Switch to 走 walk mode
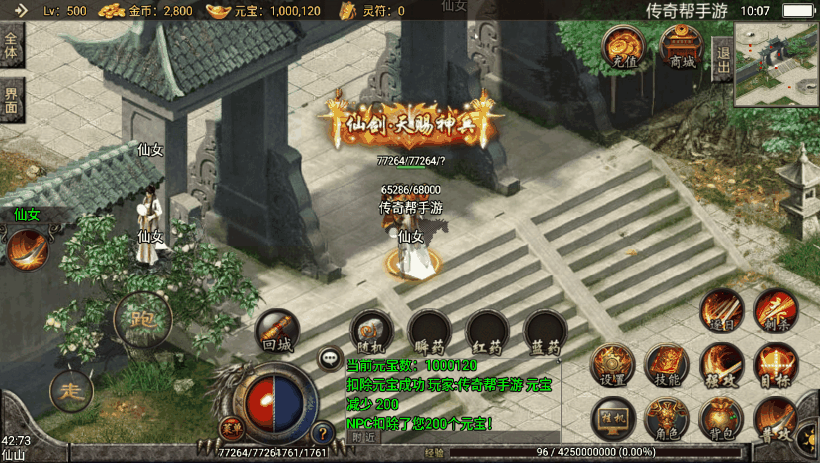 pyautogui.click(x=71, y=389)
